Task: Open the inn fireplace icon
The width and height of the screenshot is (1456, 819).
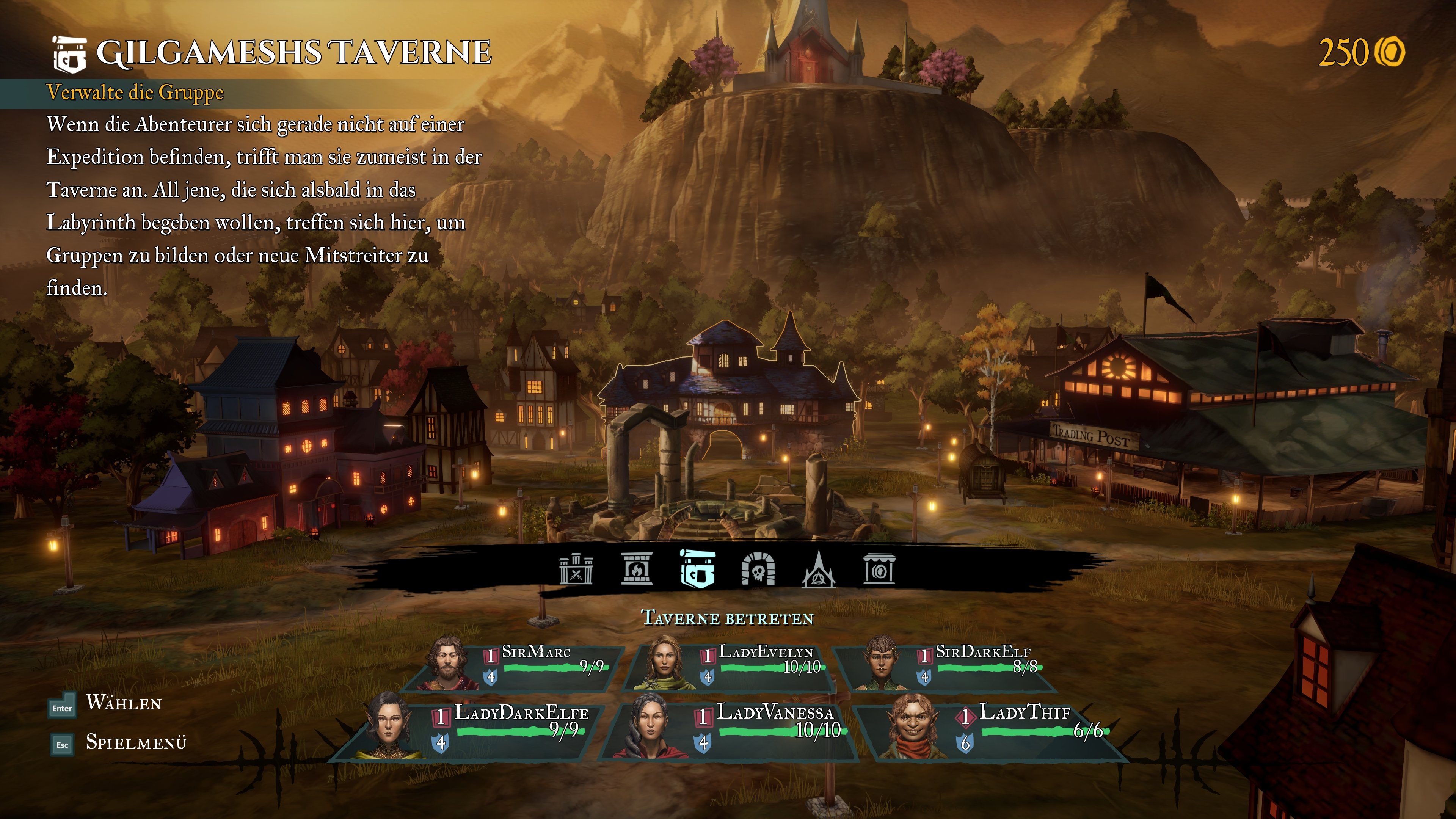Action: (x=637, y=569)
